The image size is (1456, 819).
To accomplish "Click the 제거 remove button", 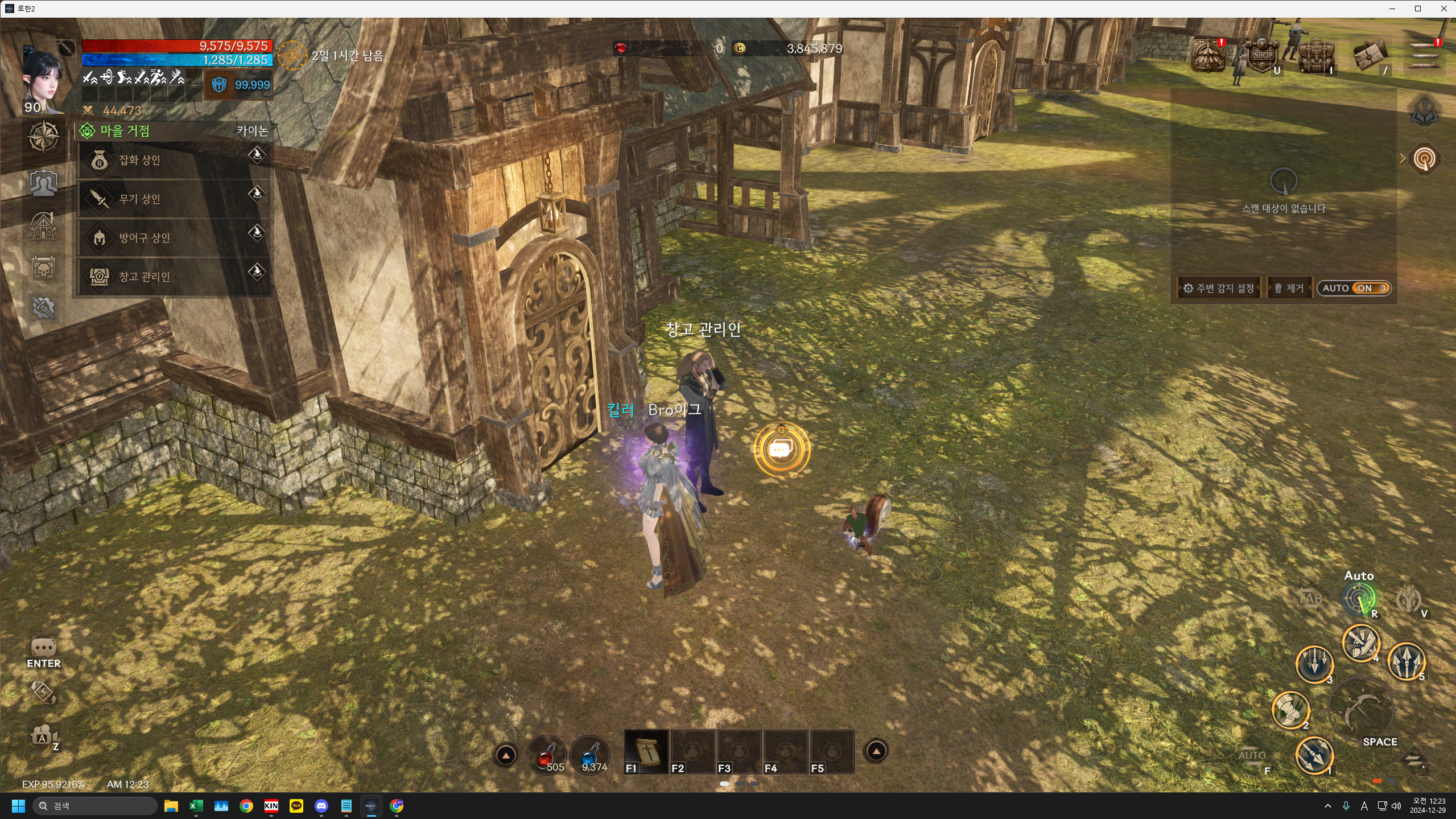I will (x=1289, y=289).
